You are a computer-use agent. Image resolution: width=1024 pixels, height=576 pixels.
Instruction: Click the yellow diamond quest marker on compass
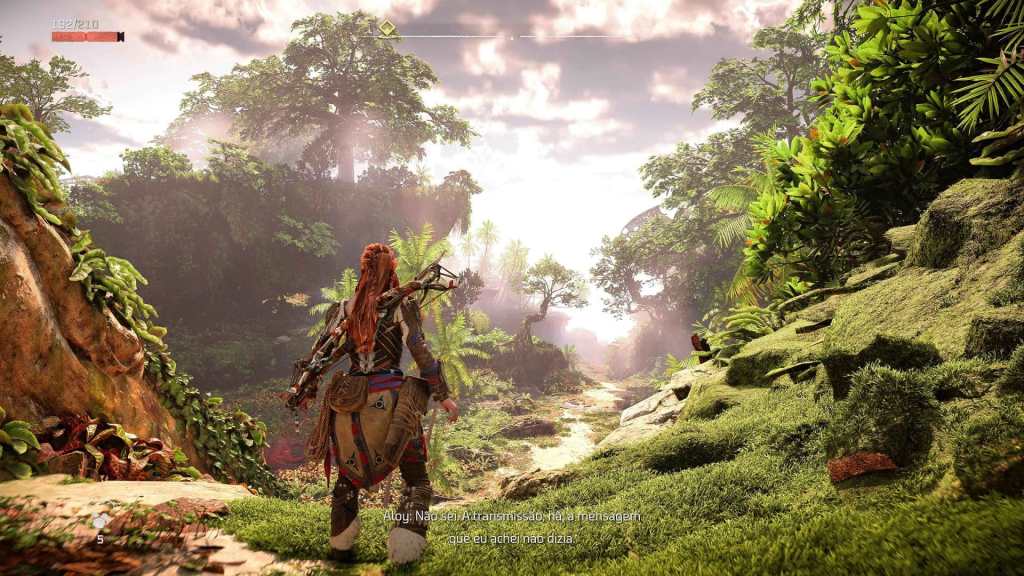387,28
